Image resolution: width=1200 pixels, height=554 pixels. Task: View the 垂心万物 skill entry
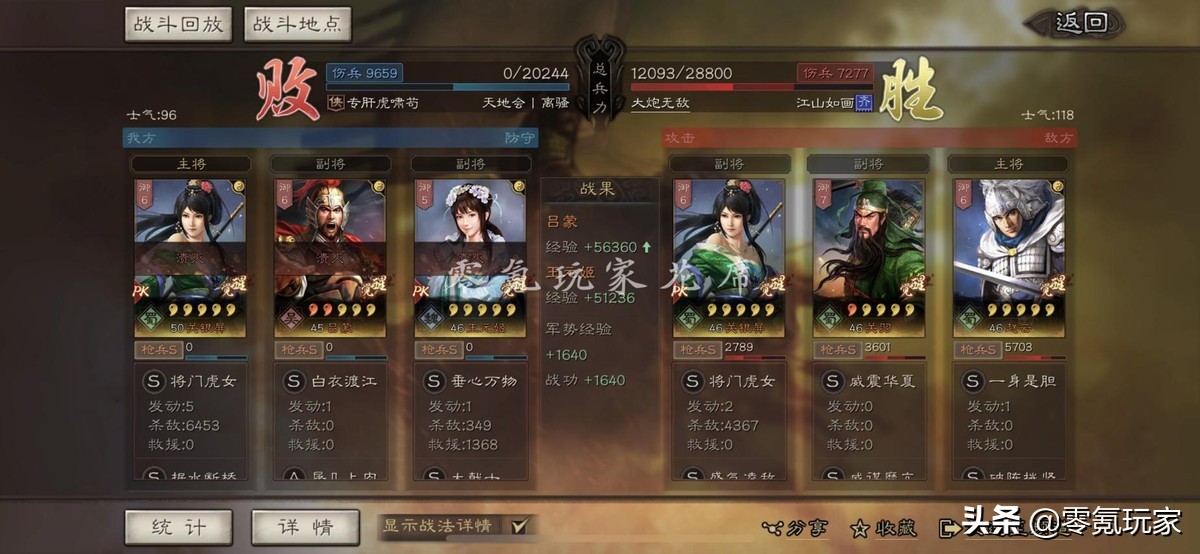click(x=470, y=381)
